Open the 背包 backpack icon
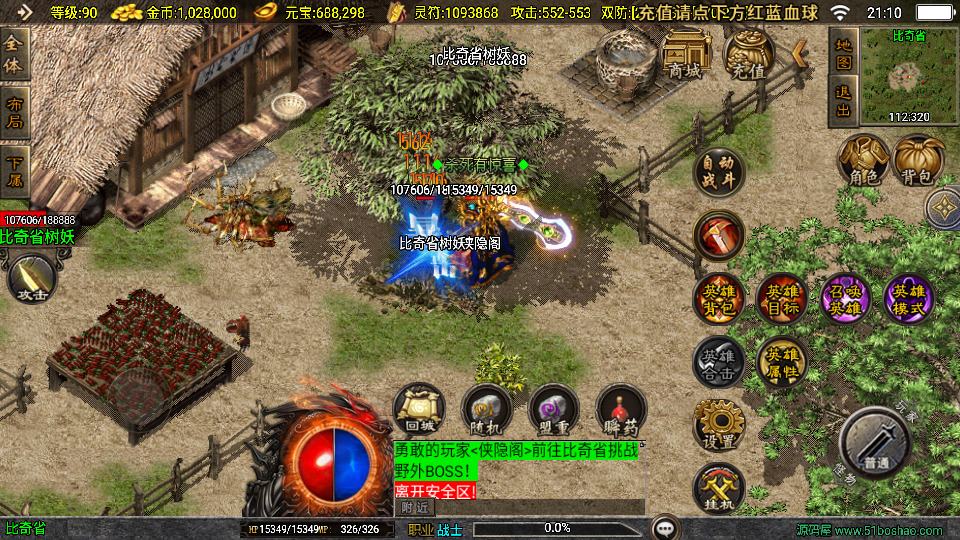Image resolution: width=960 pixels, height=540 pixels. pyautogui.click(x=918, y=159)
